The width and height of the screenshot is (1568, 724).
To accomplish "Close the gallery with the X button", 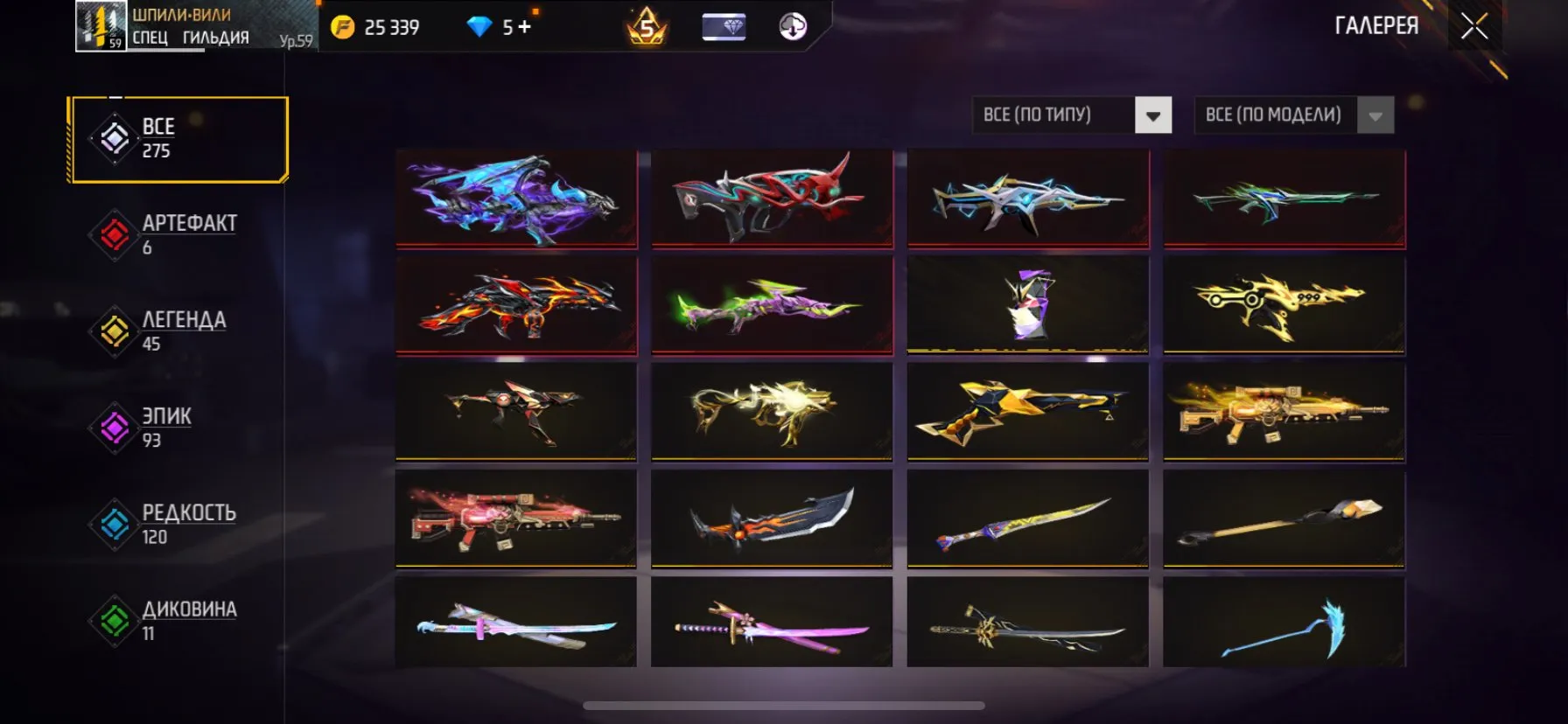I will tap(1474, 25).
